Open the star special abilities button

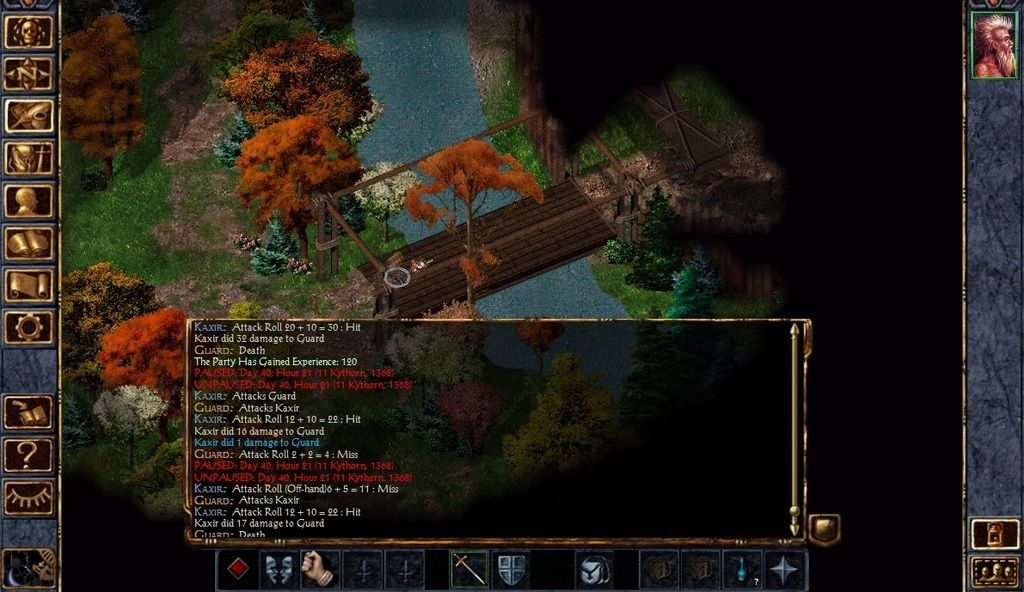[785, 569]
